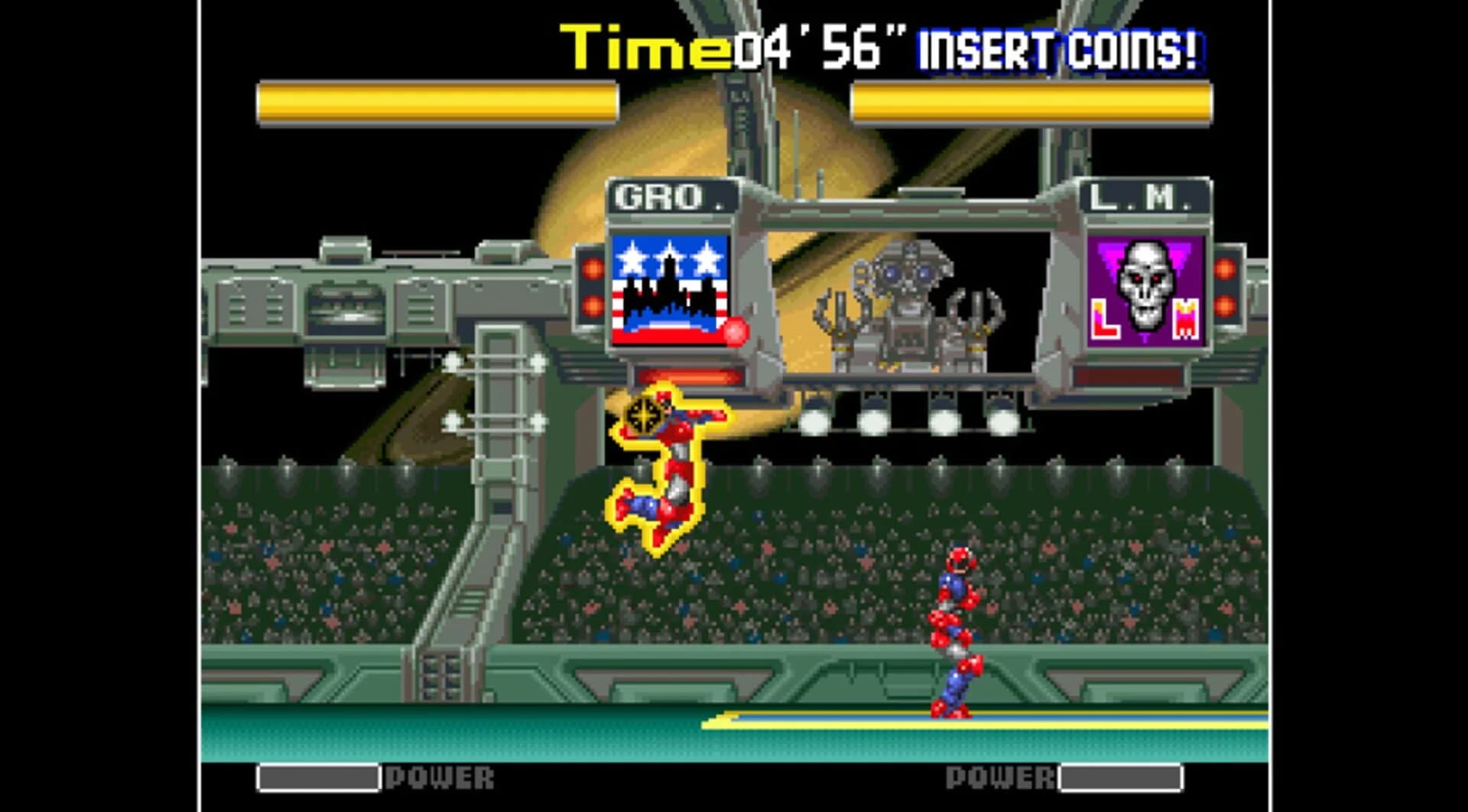Click the left yellow health bar
The width and height of the screenshot is (1468, 812).
(436, 99)
